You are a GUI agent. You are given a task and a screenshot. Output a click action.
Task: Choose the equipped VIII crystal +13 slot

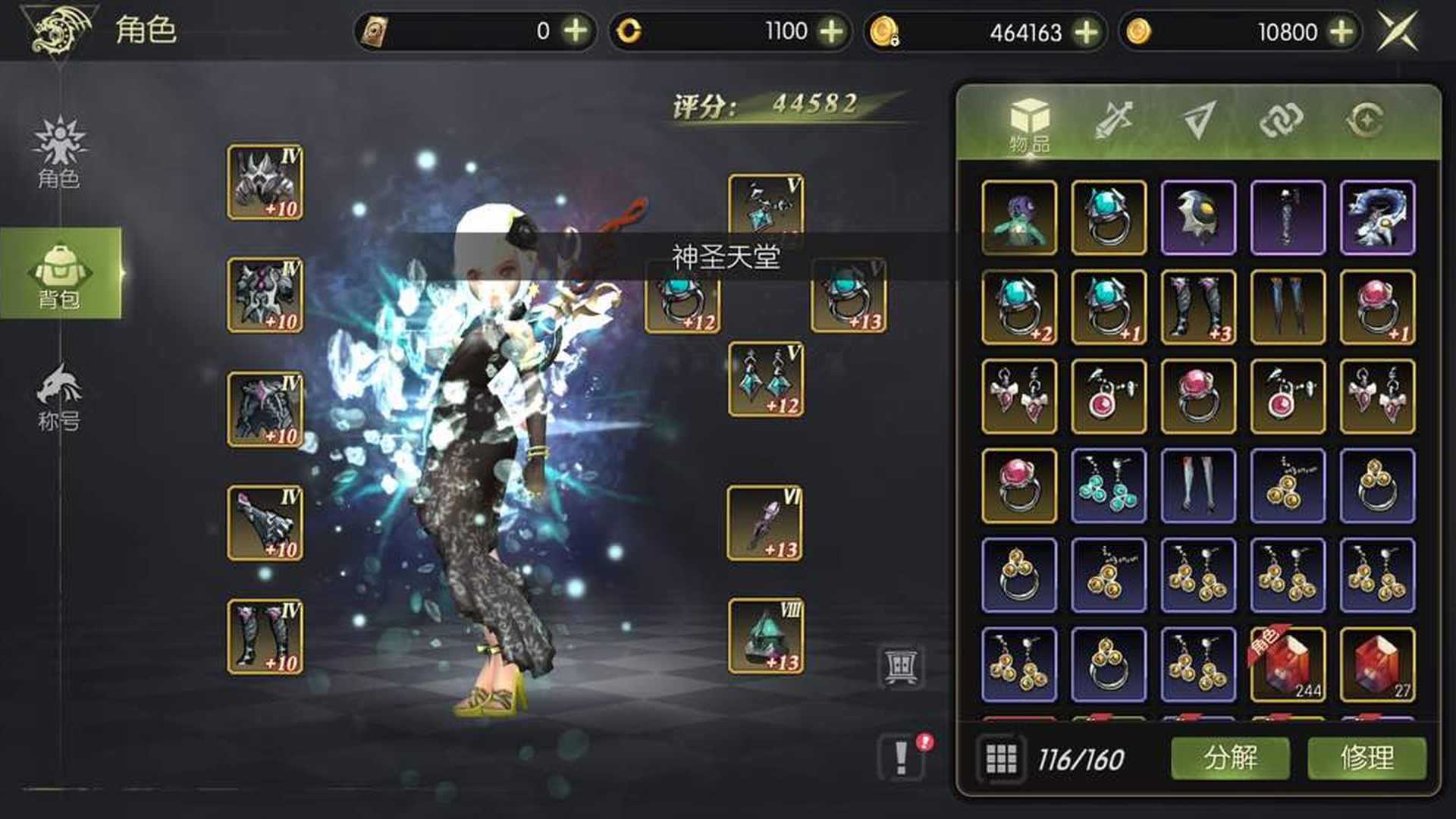(x=765, y=636)
